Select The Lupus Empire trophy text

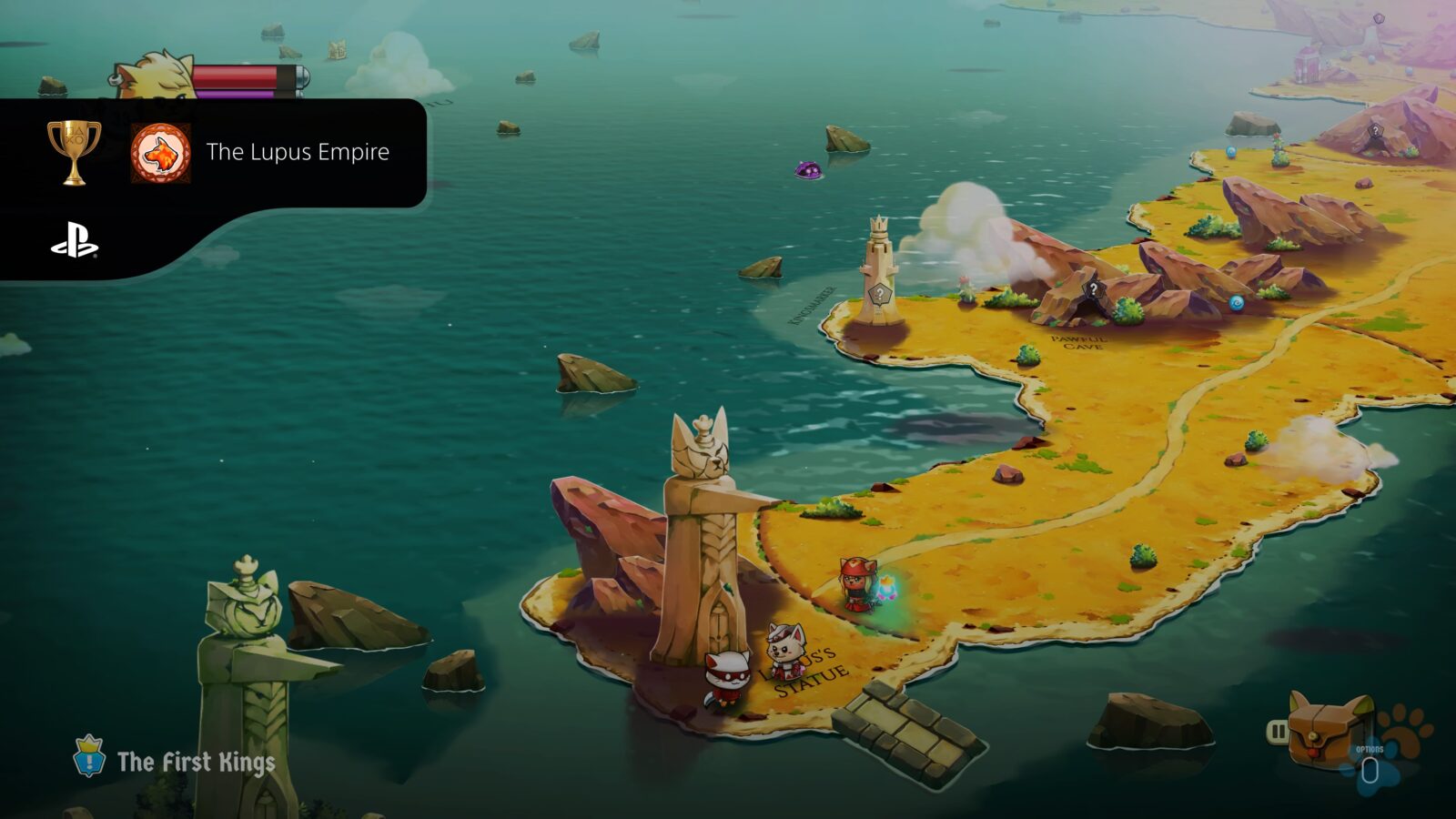click(x=298, y=153)
